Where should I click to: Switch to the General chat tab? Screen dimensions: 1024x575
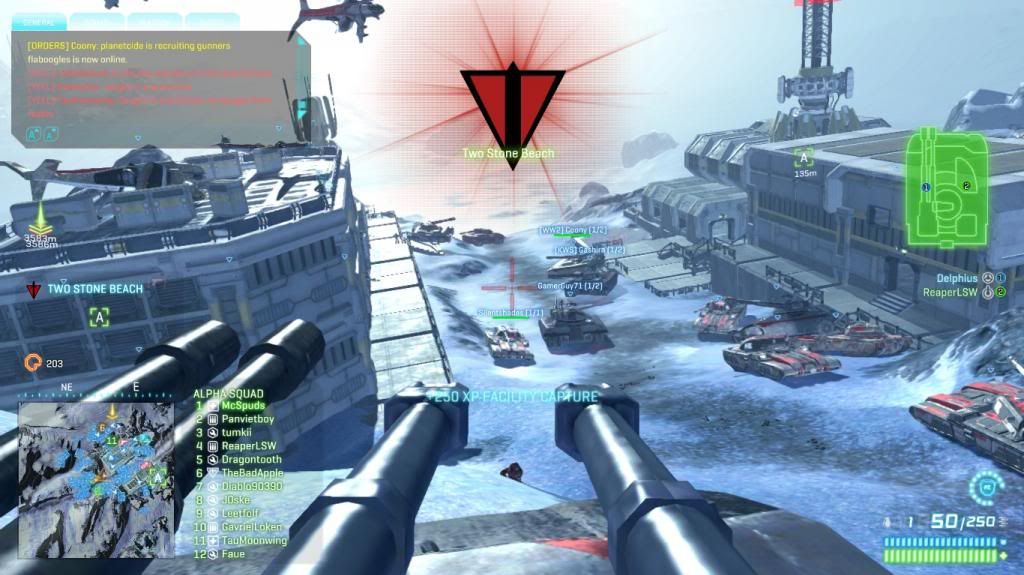tap(39, 21)
